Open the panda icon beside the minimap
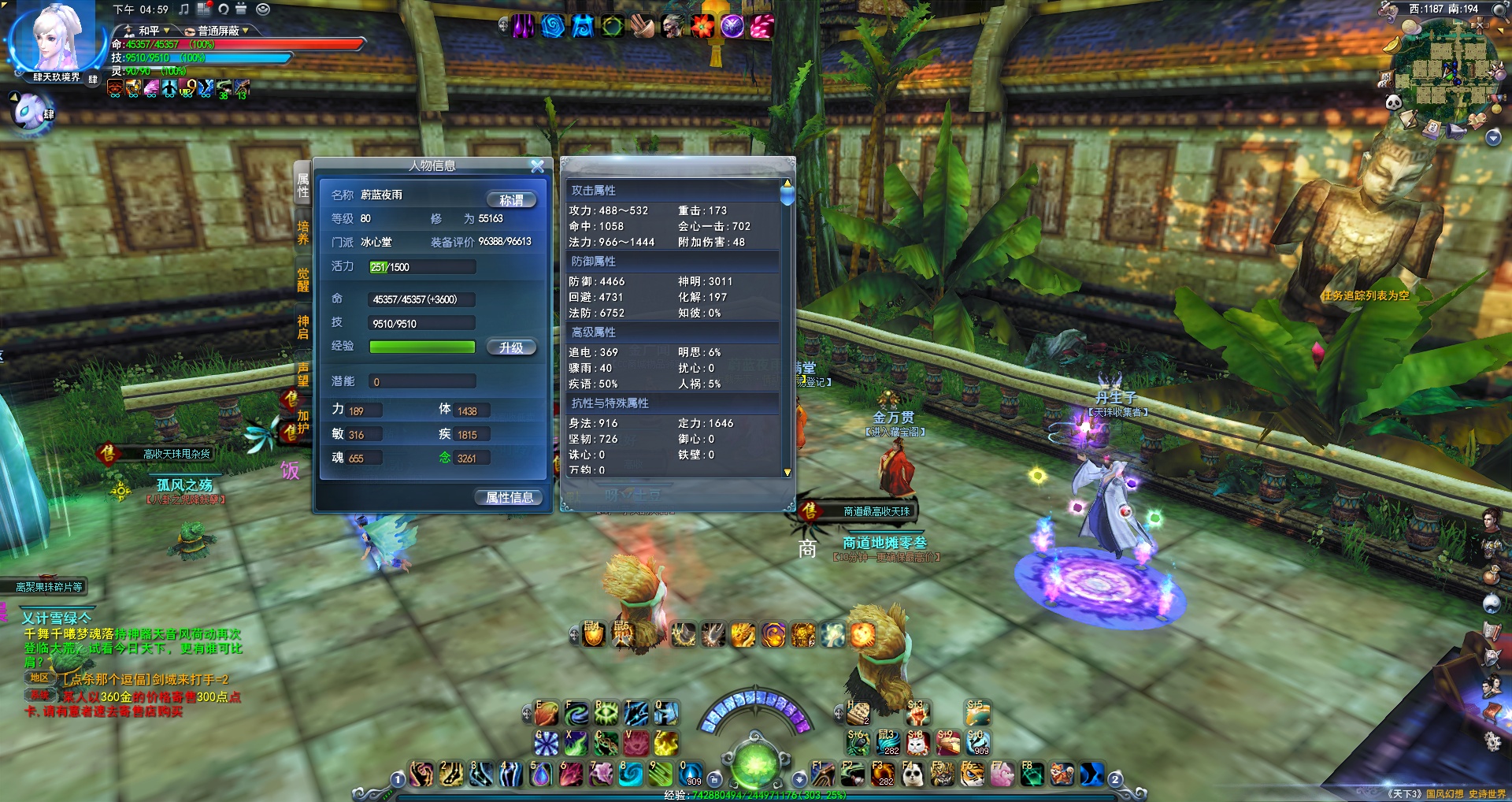Image resolution: width=1512 pixels, height=802 pixels. [1393, 102]
